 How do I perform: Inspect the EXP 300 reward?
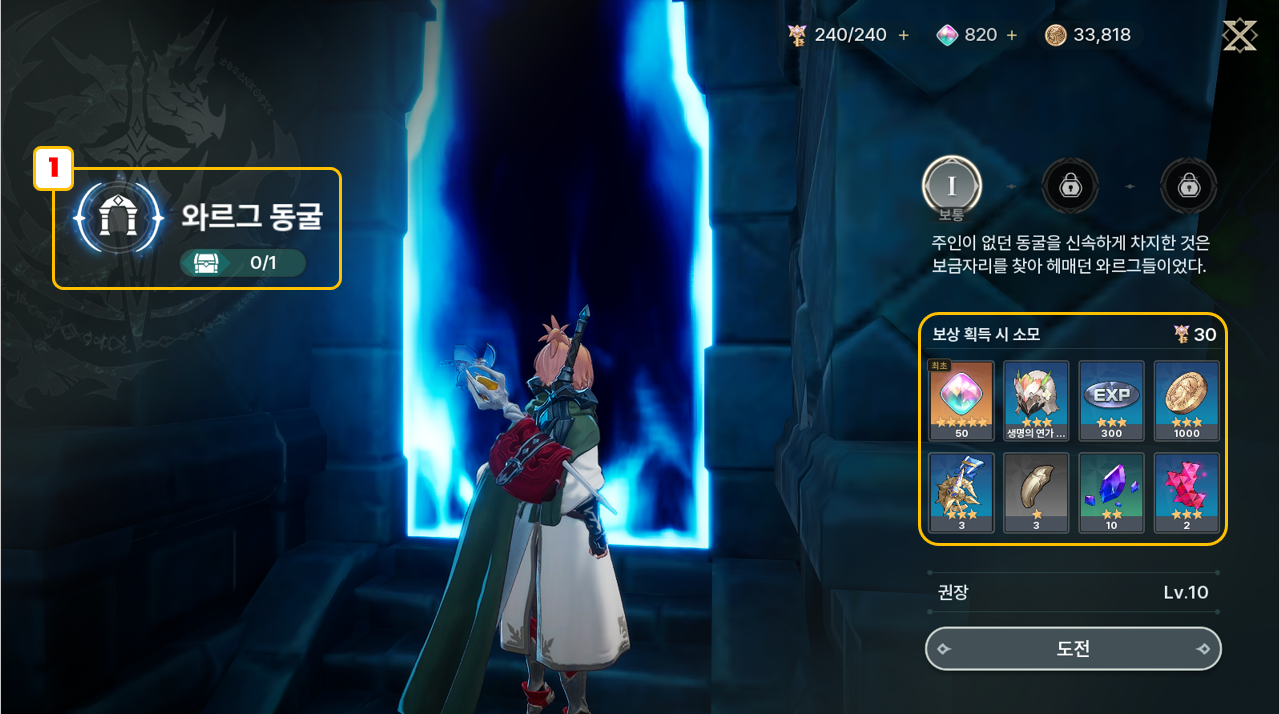(1111, 401)
